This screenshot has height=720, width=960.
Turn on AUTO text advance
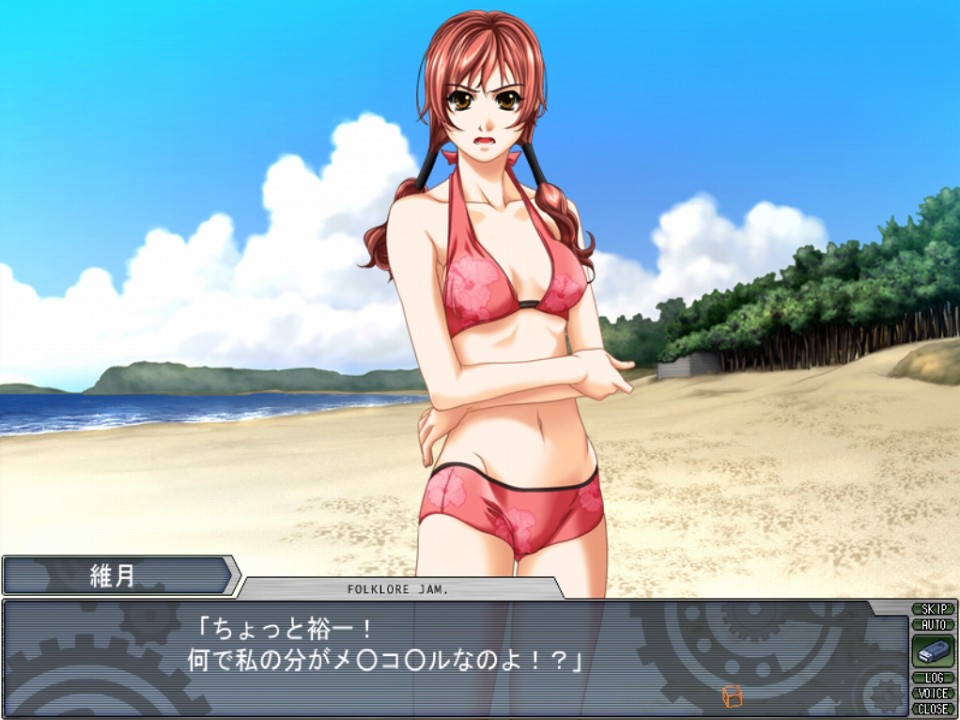pos(932,624)
